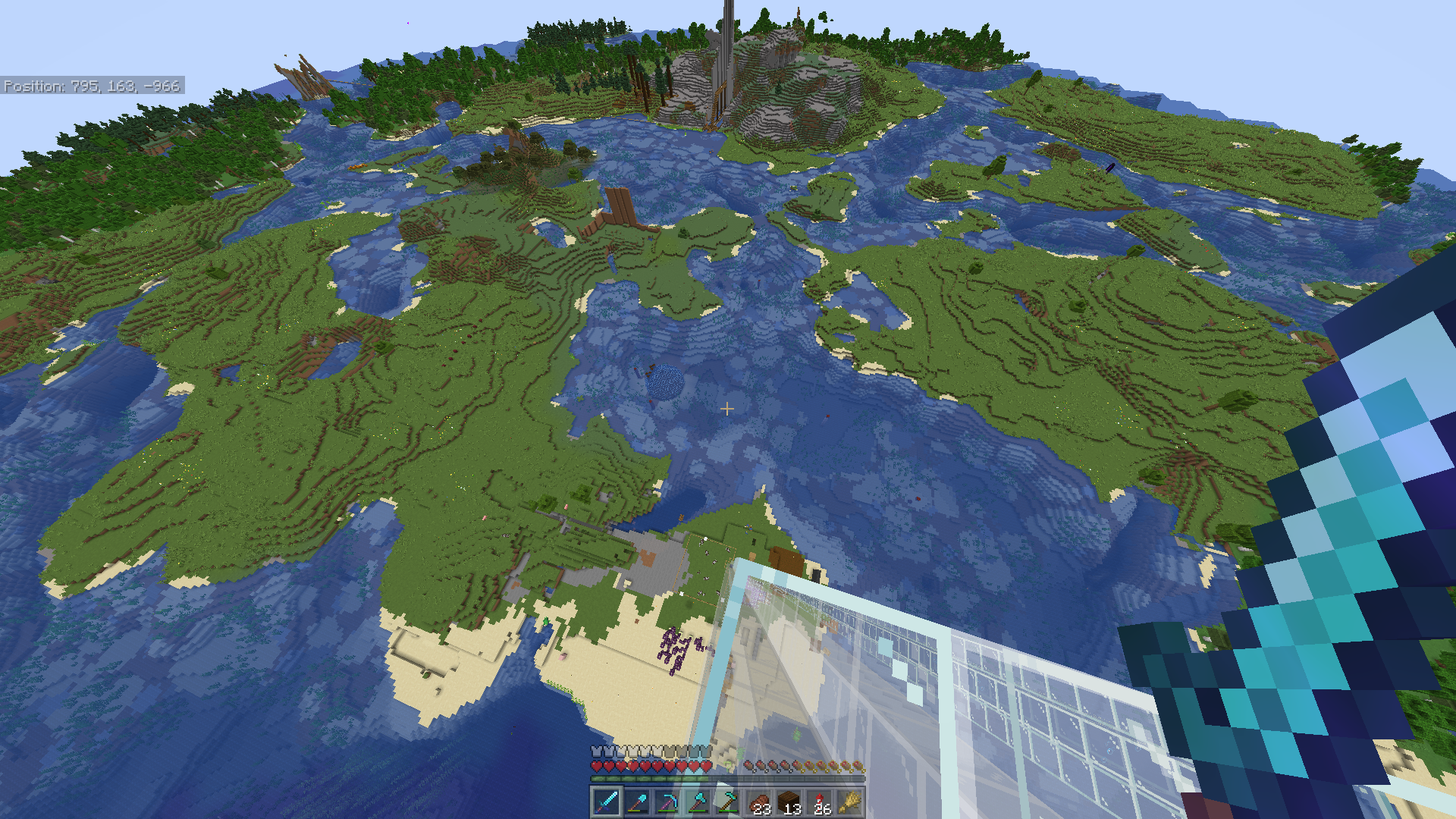The image size is (1456, 819).
Task: Click the stack of 23 porkchops
Action: coord(761,800)
